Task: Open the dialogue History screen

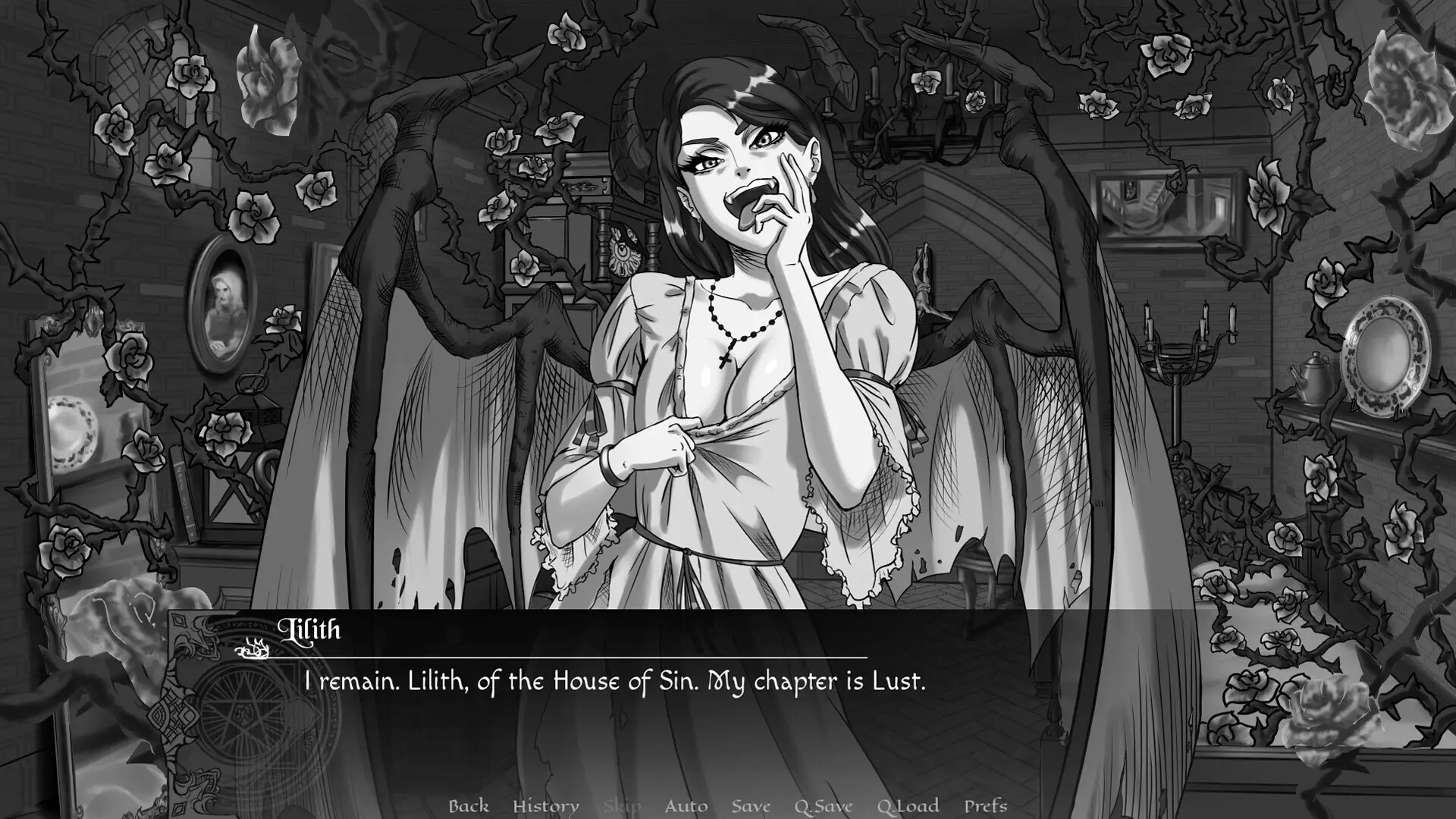Action: [x=548, y=806]
